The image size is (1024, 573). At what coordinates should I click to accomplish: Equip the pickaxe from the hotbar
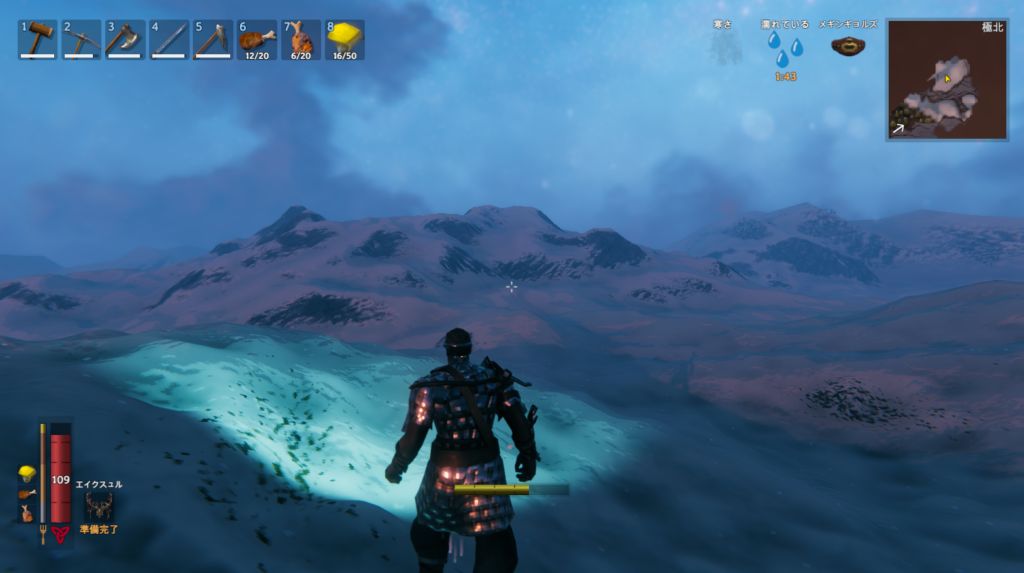click(x=82, y=39)
